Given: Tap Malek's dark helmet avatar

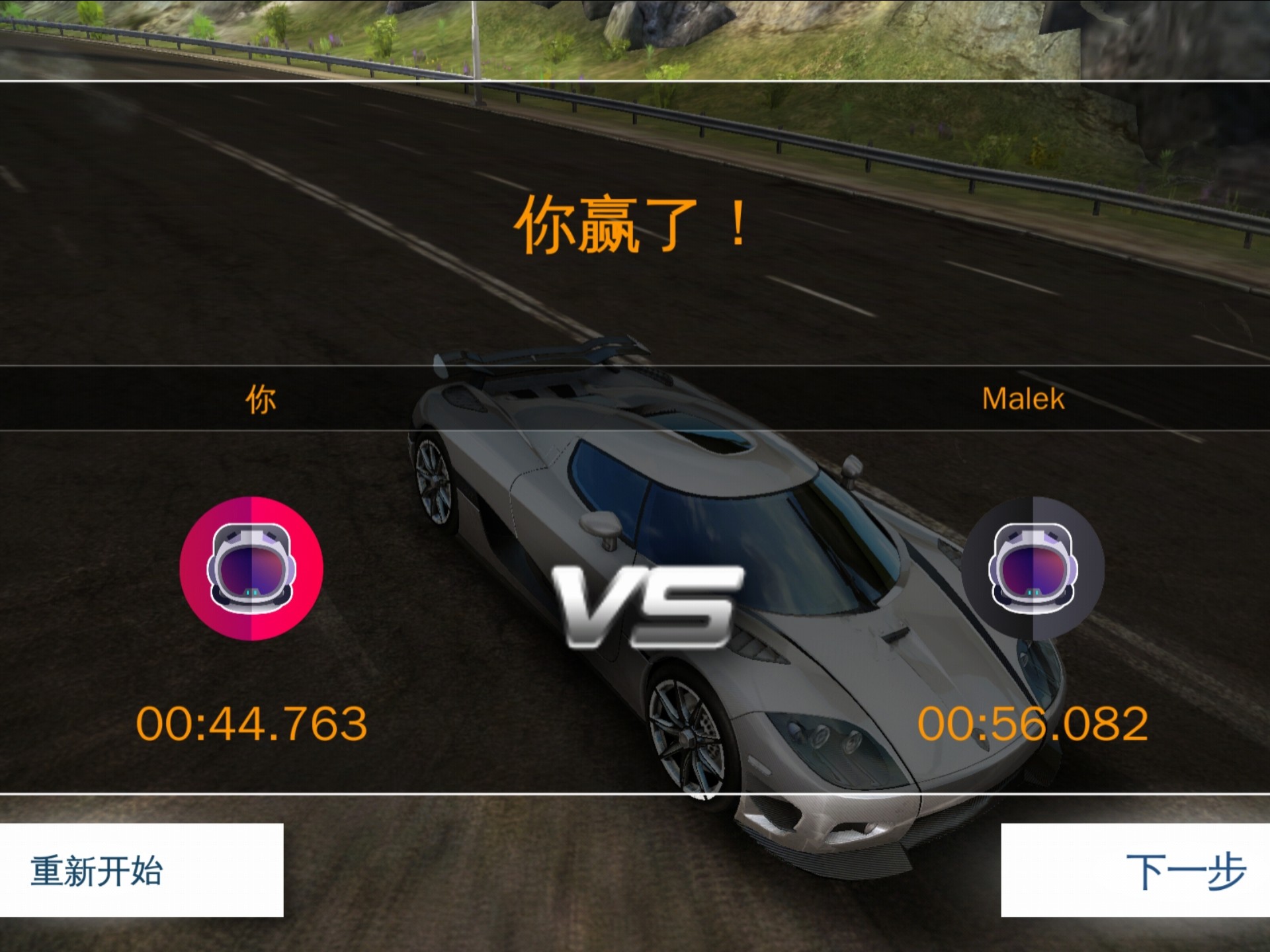Looking at the screenshot, I should point(1033,569).
